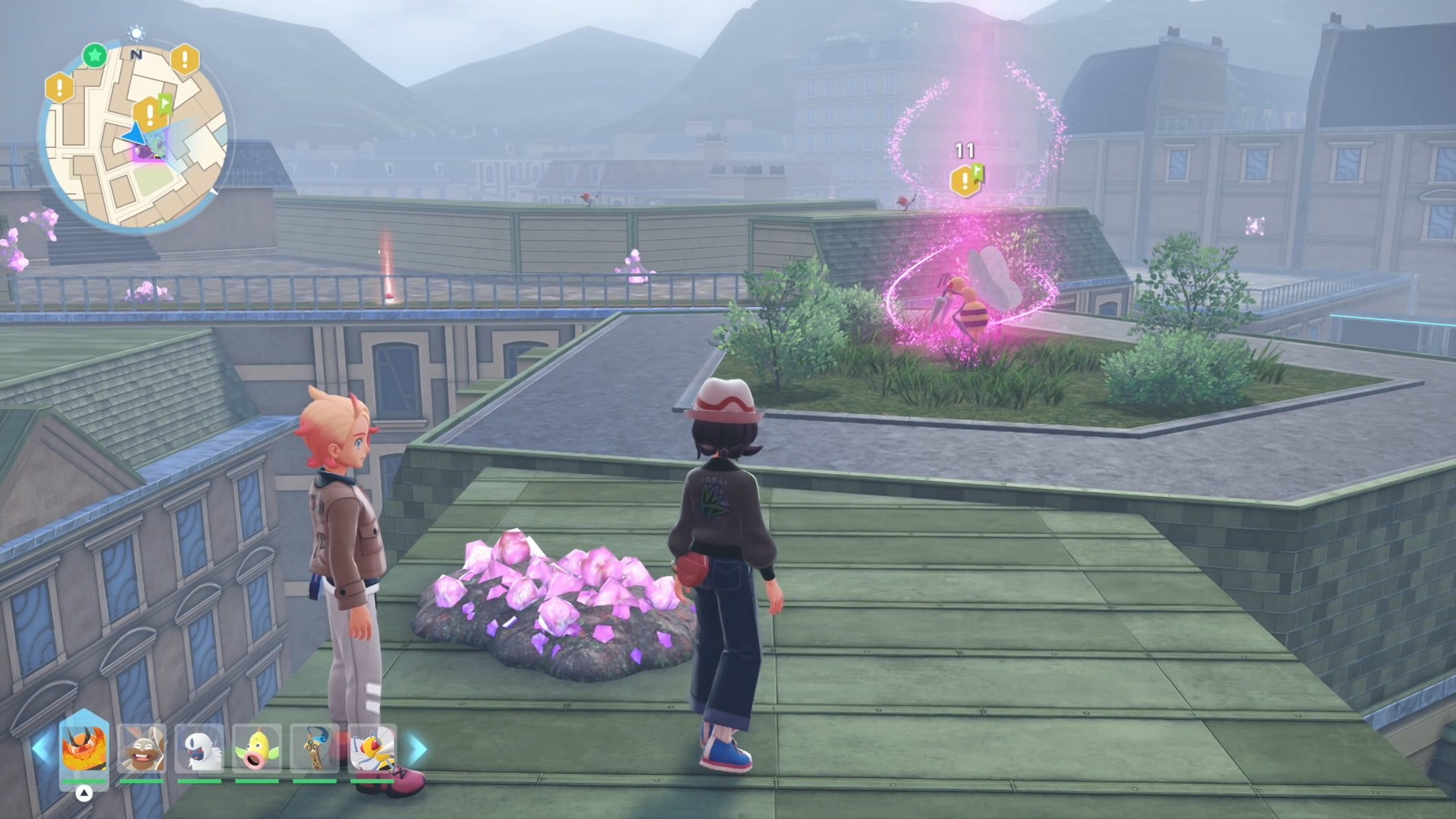
Task: Click the objective marker labeled 11
Action: [966, 180]
